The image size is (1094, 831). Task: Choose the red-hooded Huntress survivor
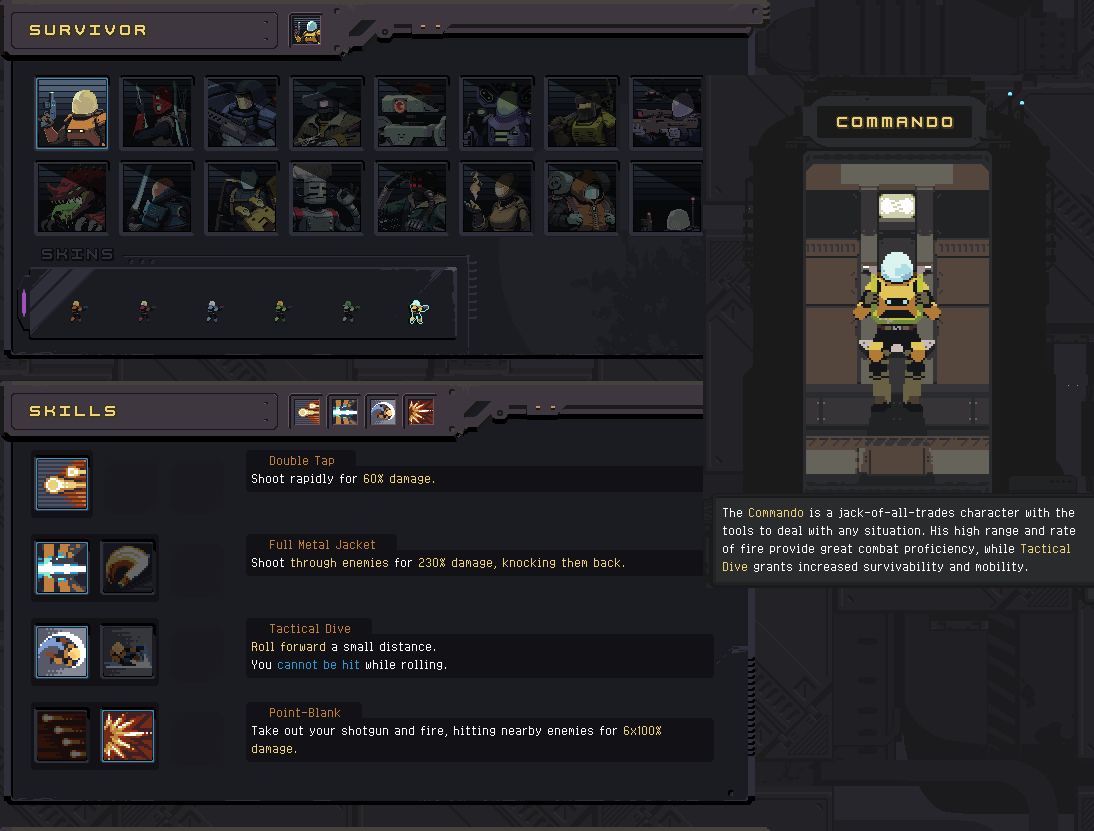156,113
